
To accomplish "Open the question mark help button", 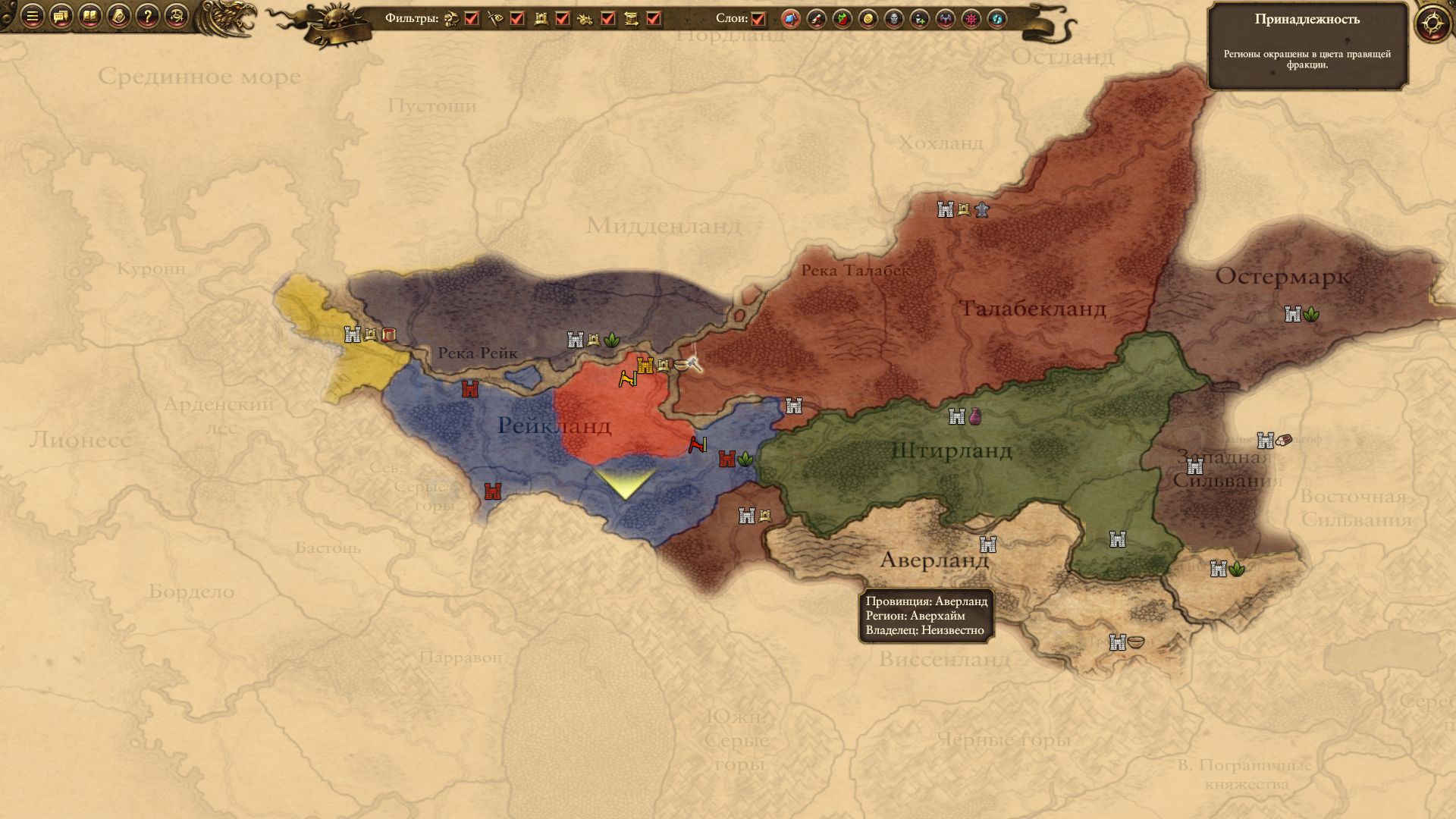I will tap(147, 16).
